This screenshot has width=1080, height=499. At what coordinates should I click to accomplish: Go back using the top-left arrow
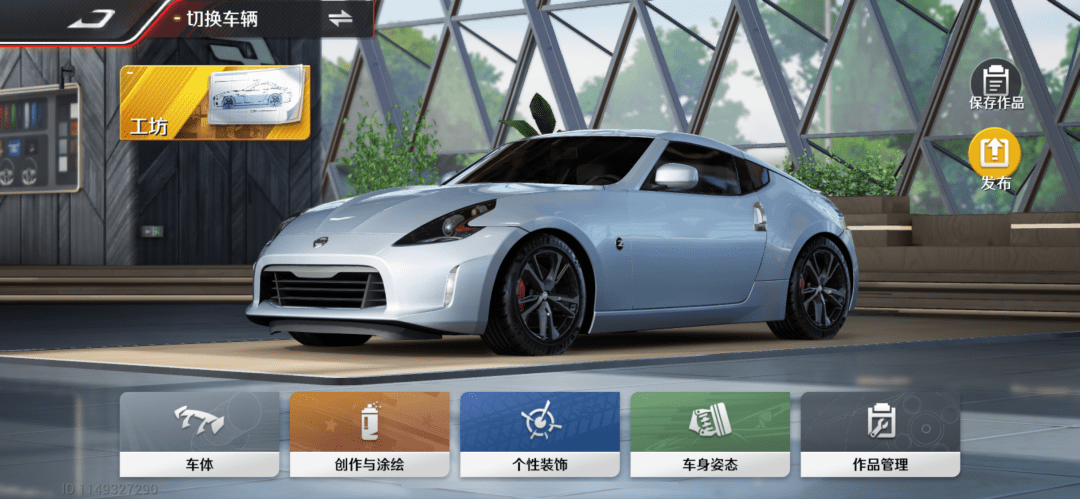(91, 18)
